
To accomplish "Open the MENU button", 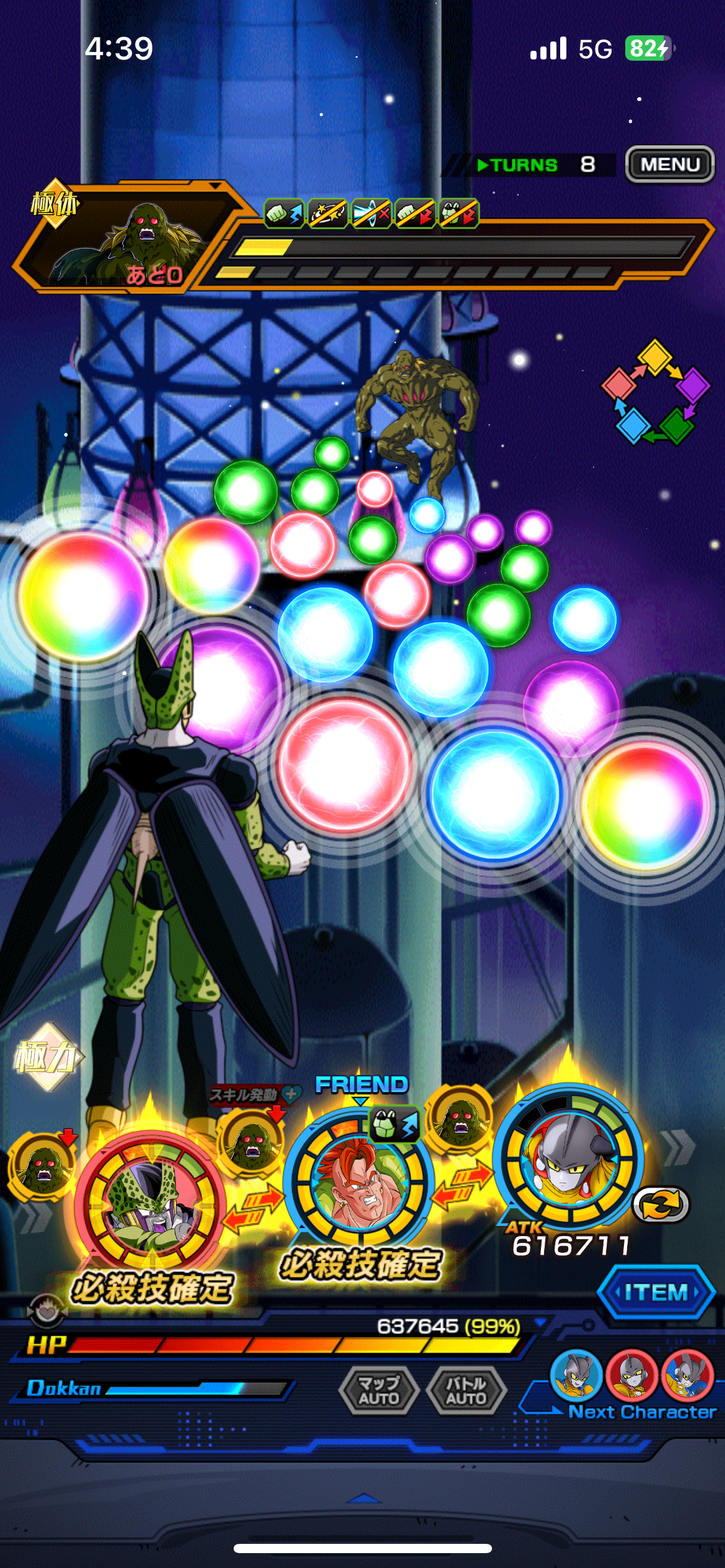I will coord(669,164).
